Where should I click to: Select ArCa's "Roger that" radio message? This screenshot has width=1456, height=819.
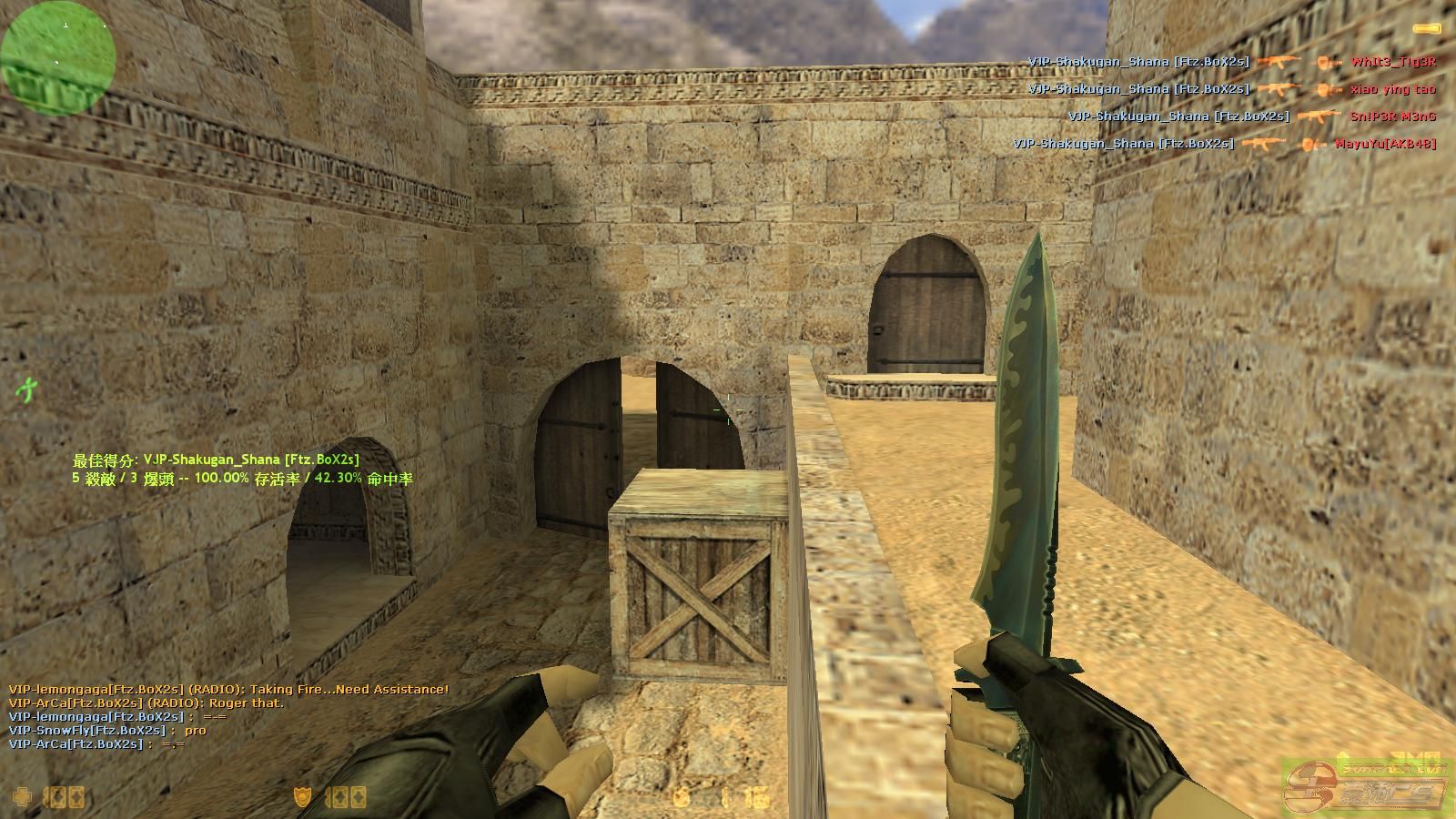click(146, 703)
